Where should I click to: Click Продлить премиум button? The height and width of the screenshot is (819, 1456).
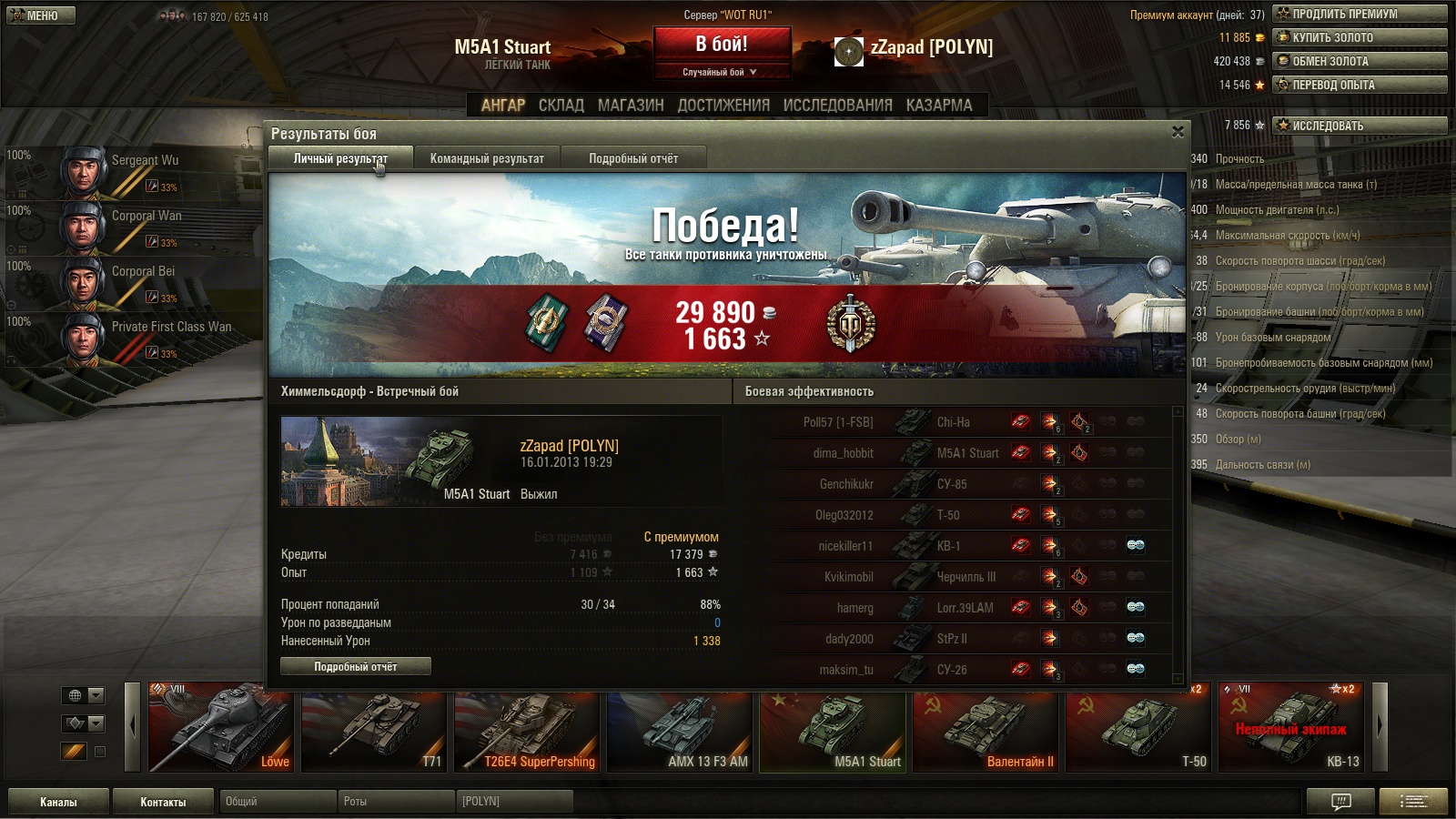1360,14
